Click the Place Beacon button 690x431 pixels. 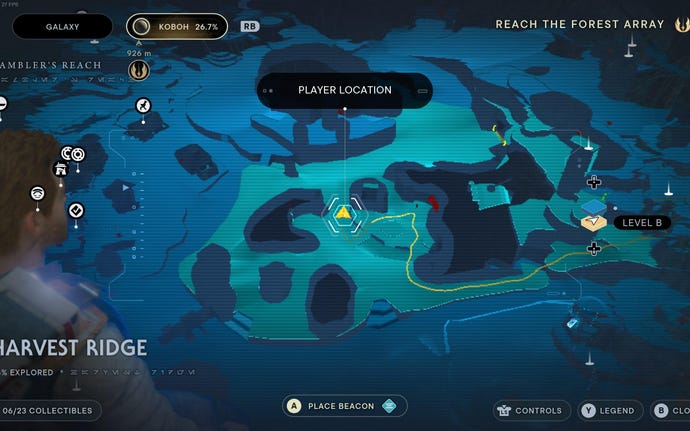(343, 406)
